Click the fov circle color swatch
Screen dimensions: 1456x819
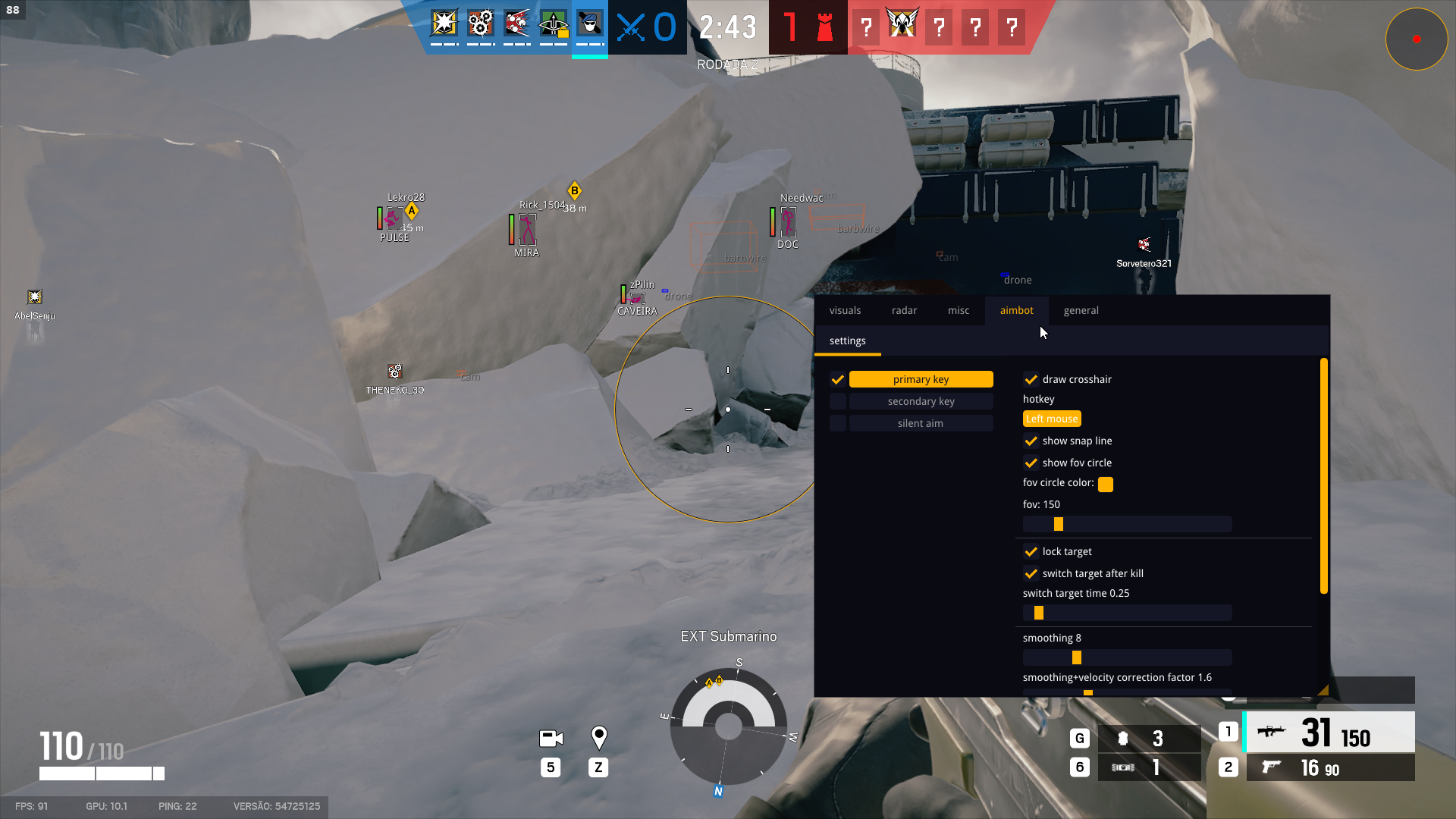click(1105, 484)
